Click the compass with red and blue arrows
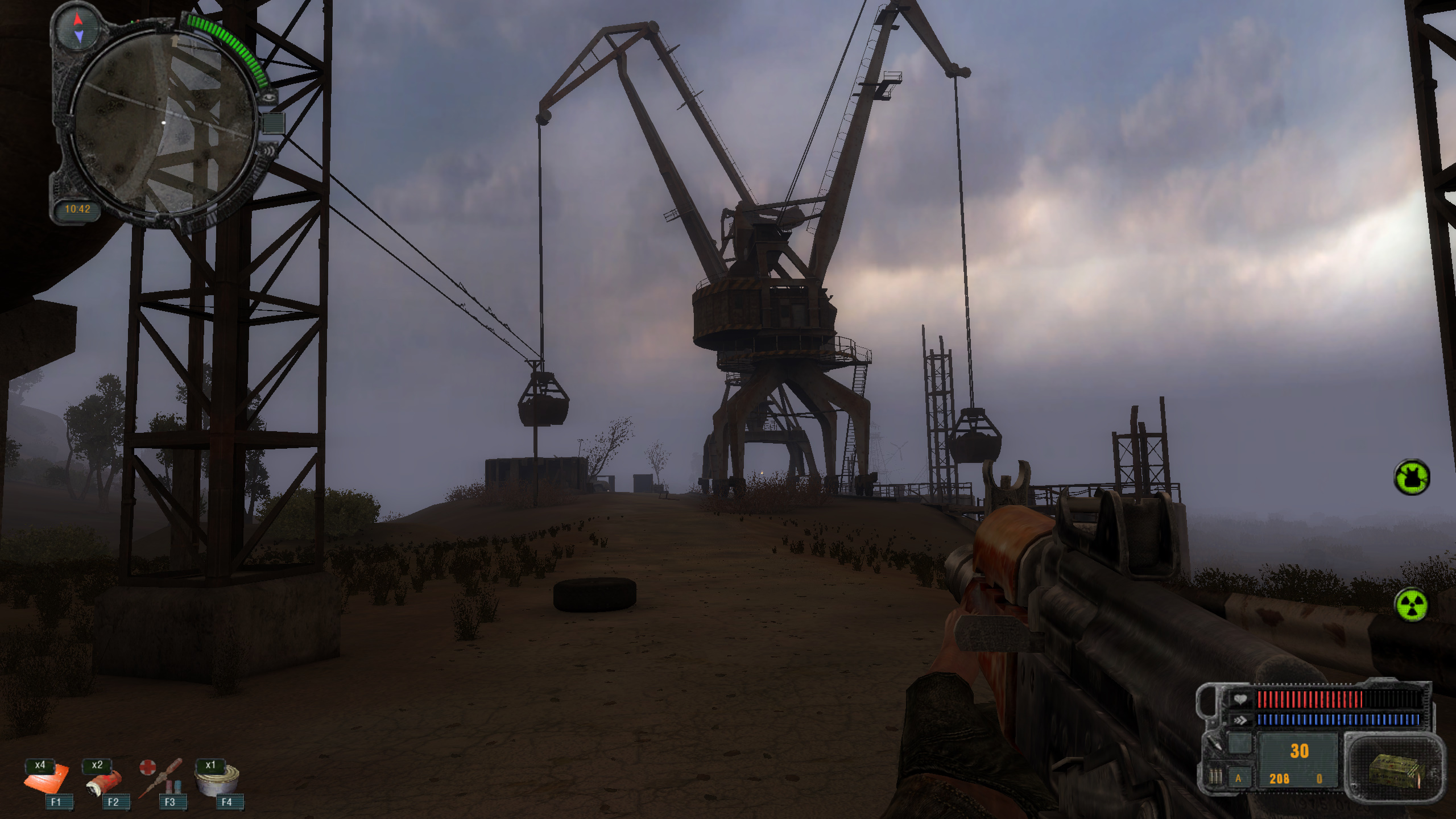The width and height of the screenshot is (1456, 819). coord(78,28)
